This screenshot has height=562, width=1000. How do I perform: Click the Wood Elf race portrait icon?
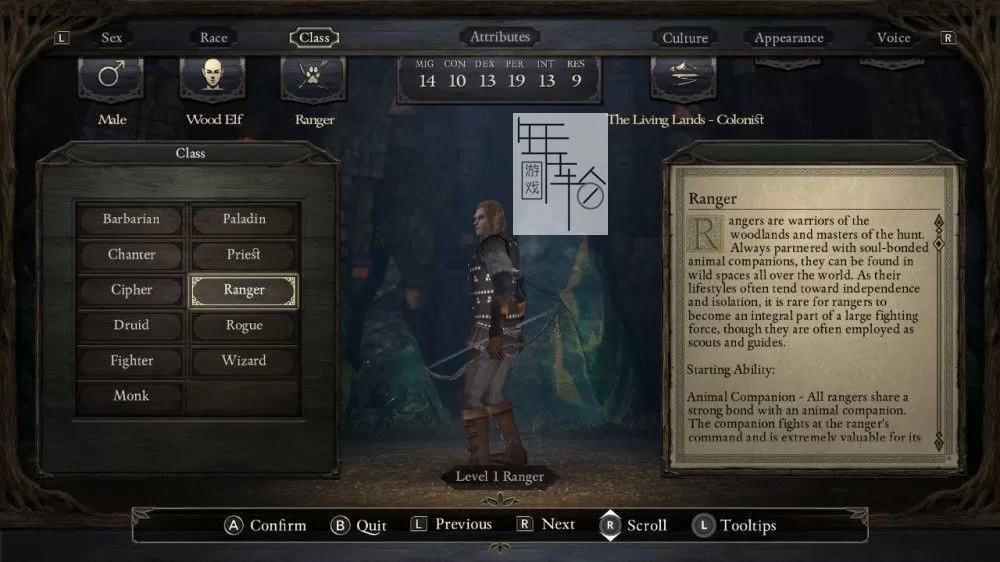tap(214, 79)
